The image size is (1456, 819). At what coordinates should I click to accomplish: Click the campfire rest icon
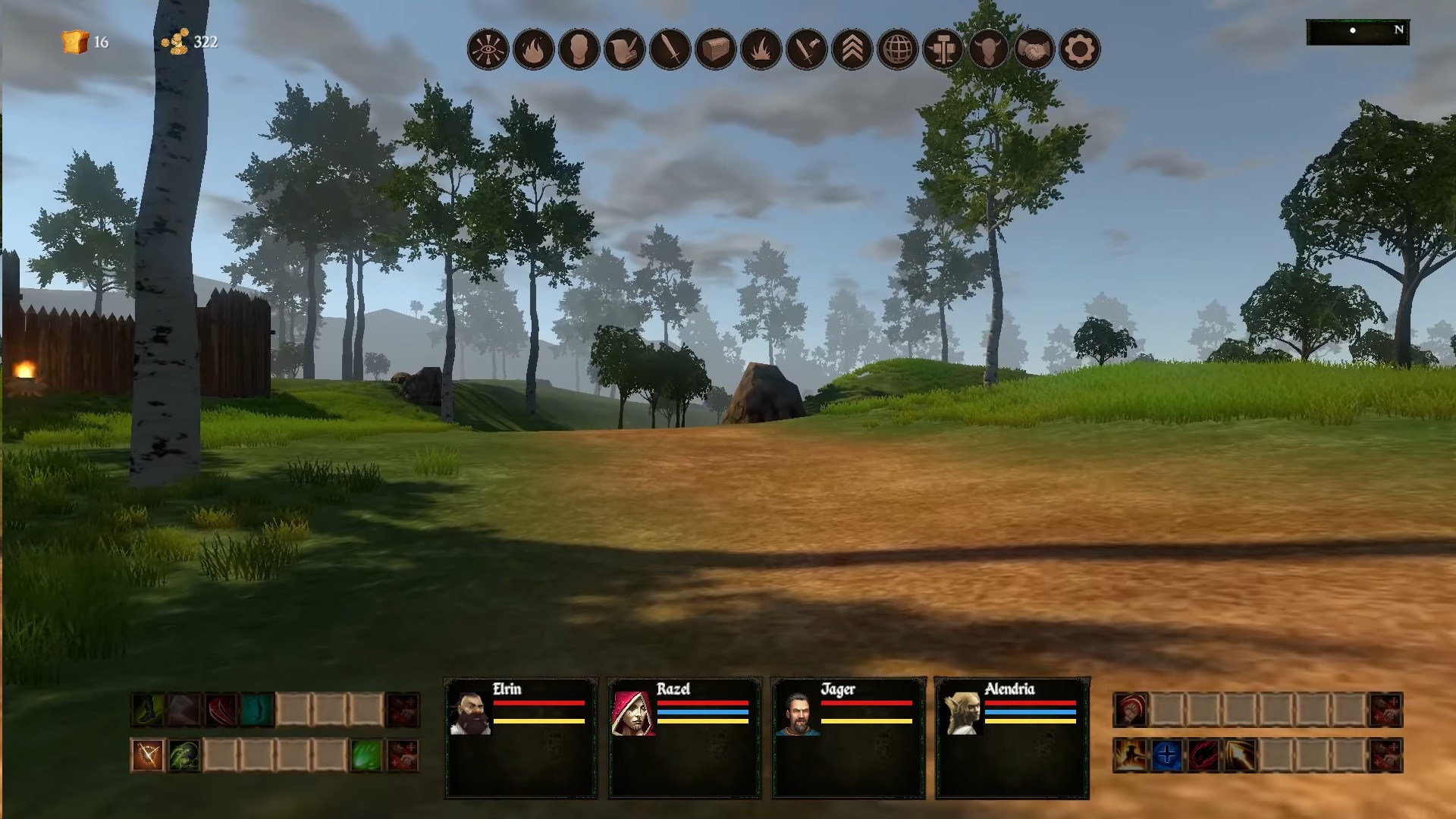click(x=761, y=51)
